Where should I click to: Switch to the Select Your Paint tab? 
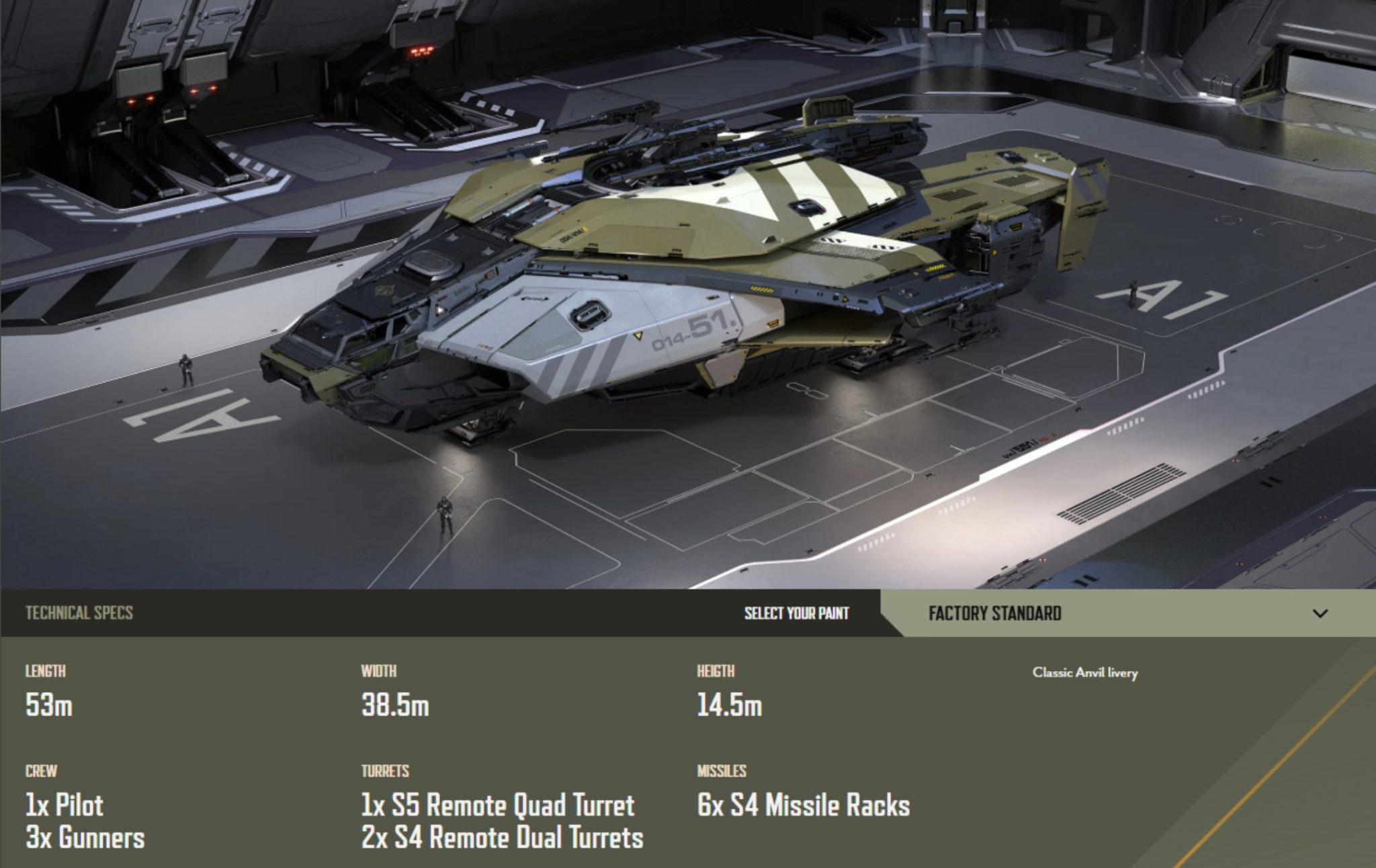point(796,613)
